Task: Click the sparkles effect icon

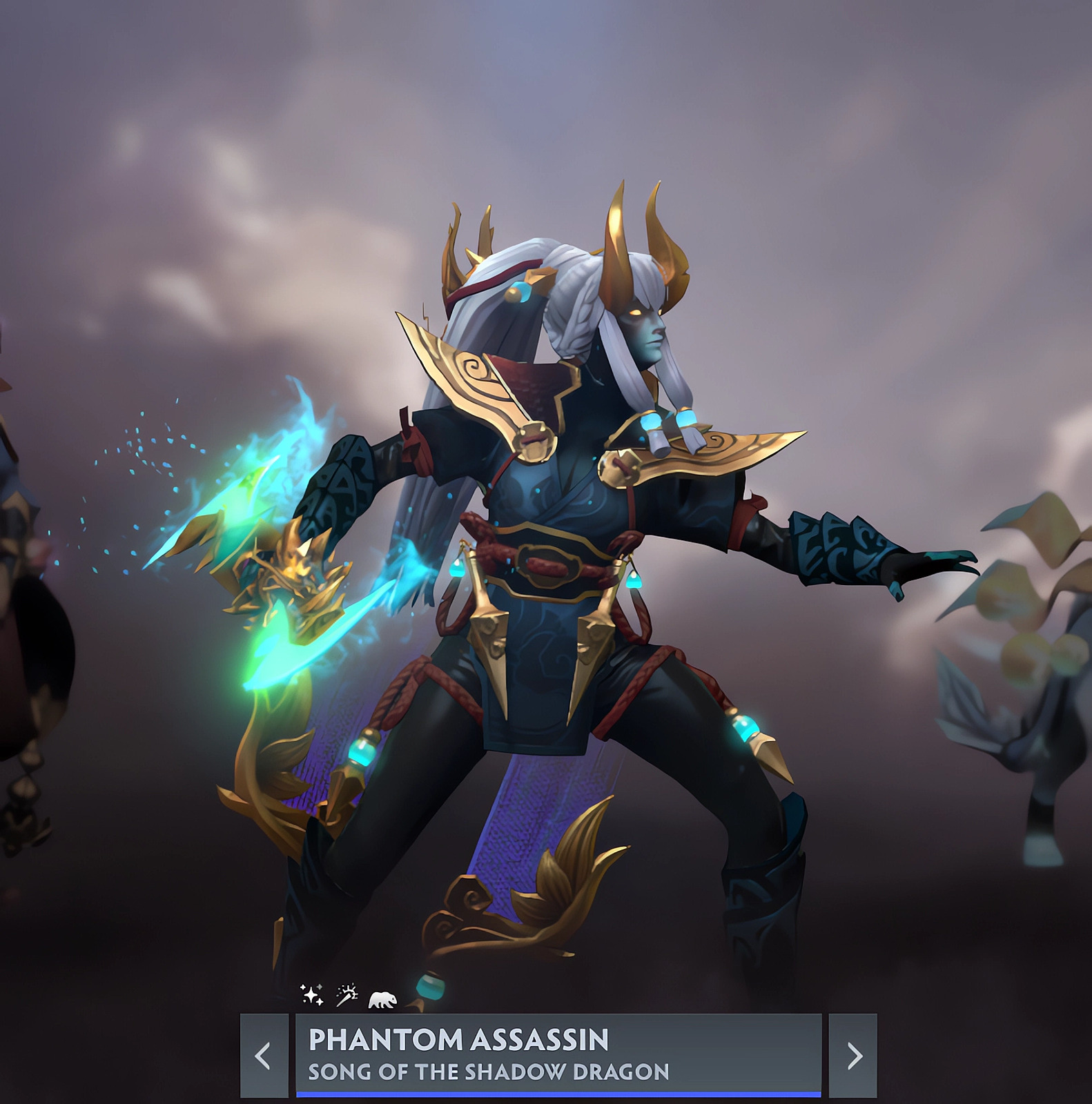Action: coord(312,994)
